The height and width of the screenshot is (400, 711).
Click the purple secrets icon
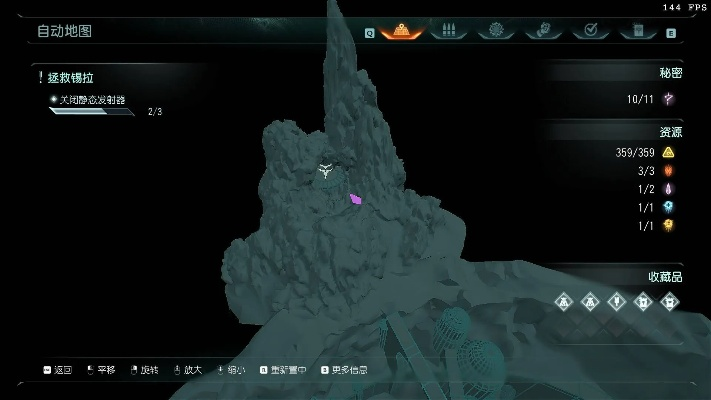tap(668, 98)
